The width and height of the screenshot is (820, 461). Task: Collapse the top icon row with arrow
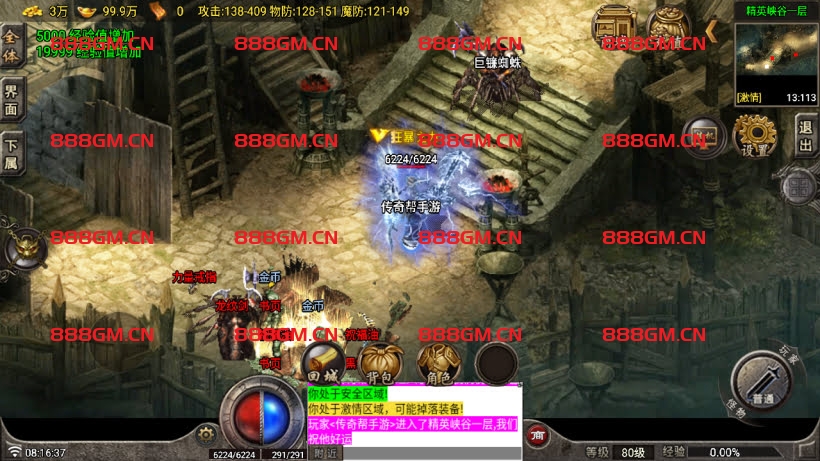tap(711, 30)
